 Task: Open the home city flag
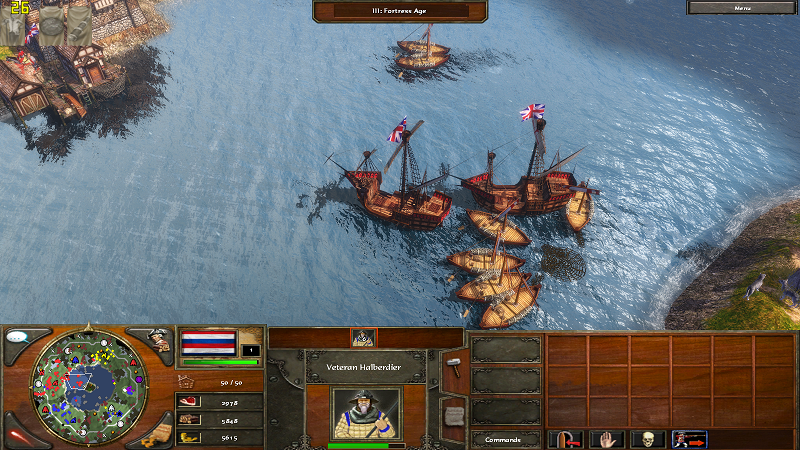pyautogui.click(x=208, y=343)
